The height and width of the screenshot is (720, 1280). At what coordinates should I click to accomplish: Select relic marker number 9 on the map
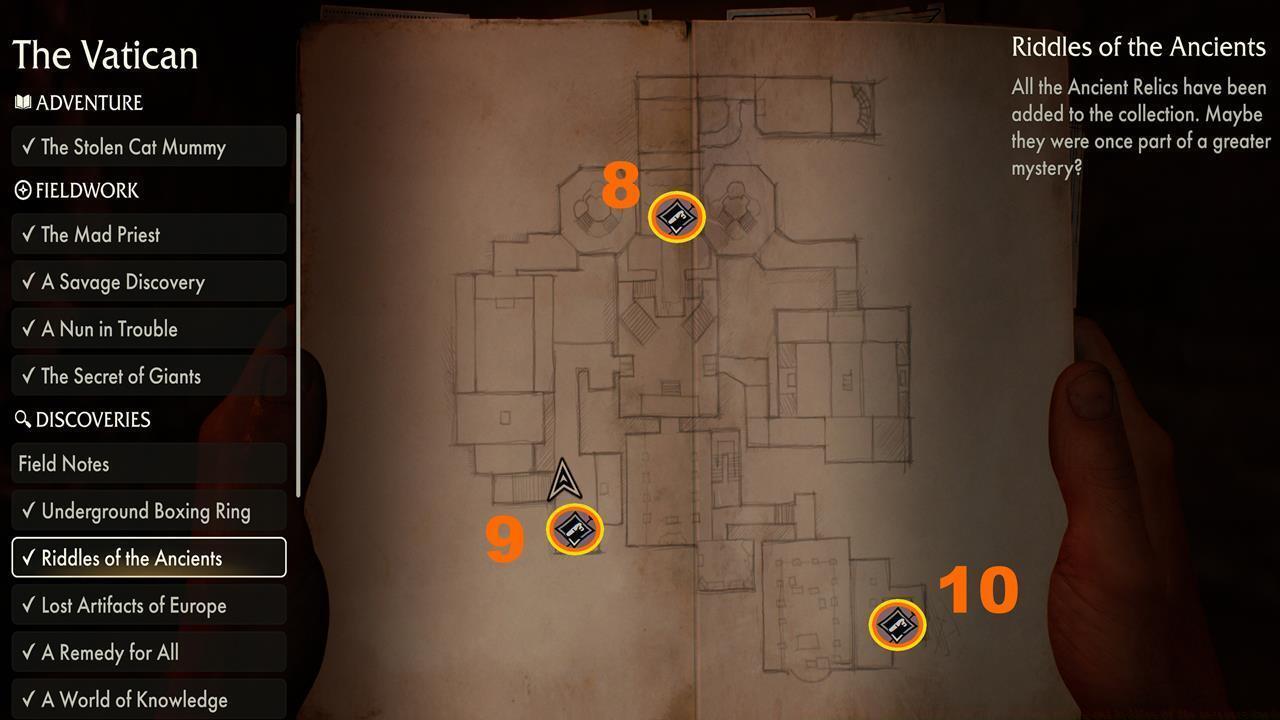click(x=573, y=529)
